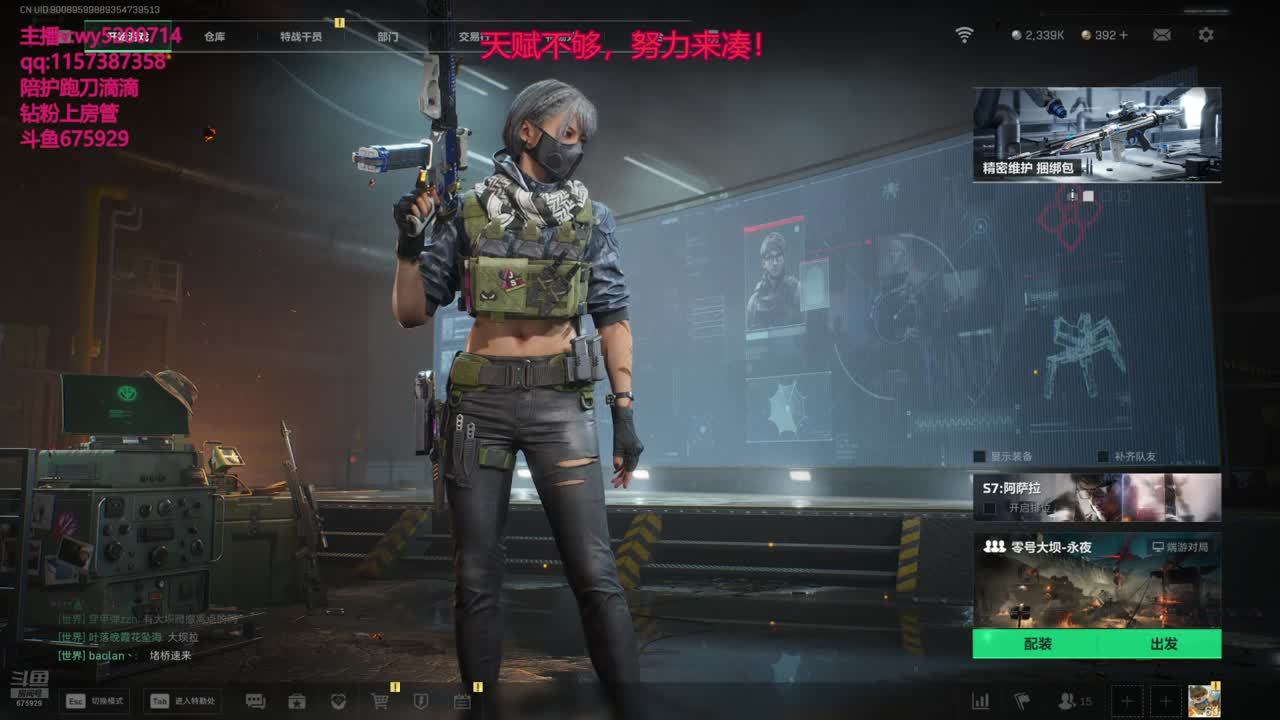Select the 零号大坝-永夜 map card
The height and width of the screenshot is (720, 1280).
[1097, 580]
